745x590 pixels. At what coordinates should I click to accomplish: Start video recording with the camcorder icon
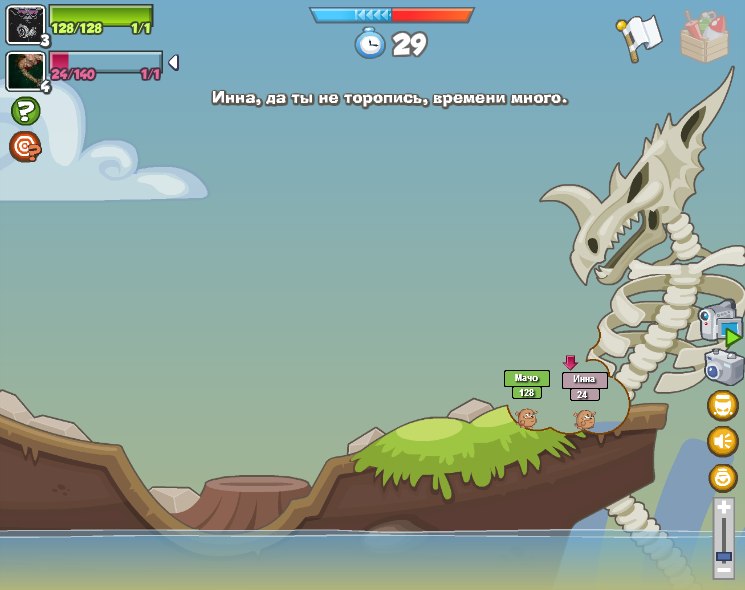[720, 323]
